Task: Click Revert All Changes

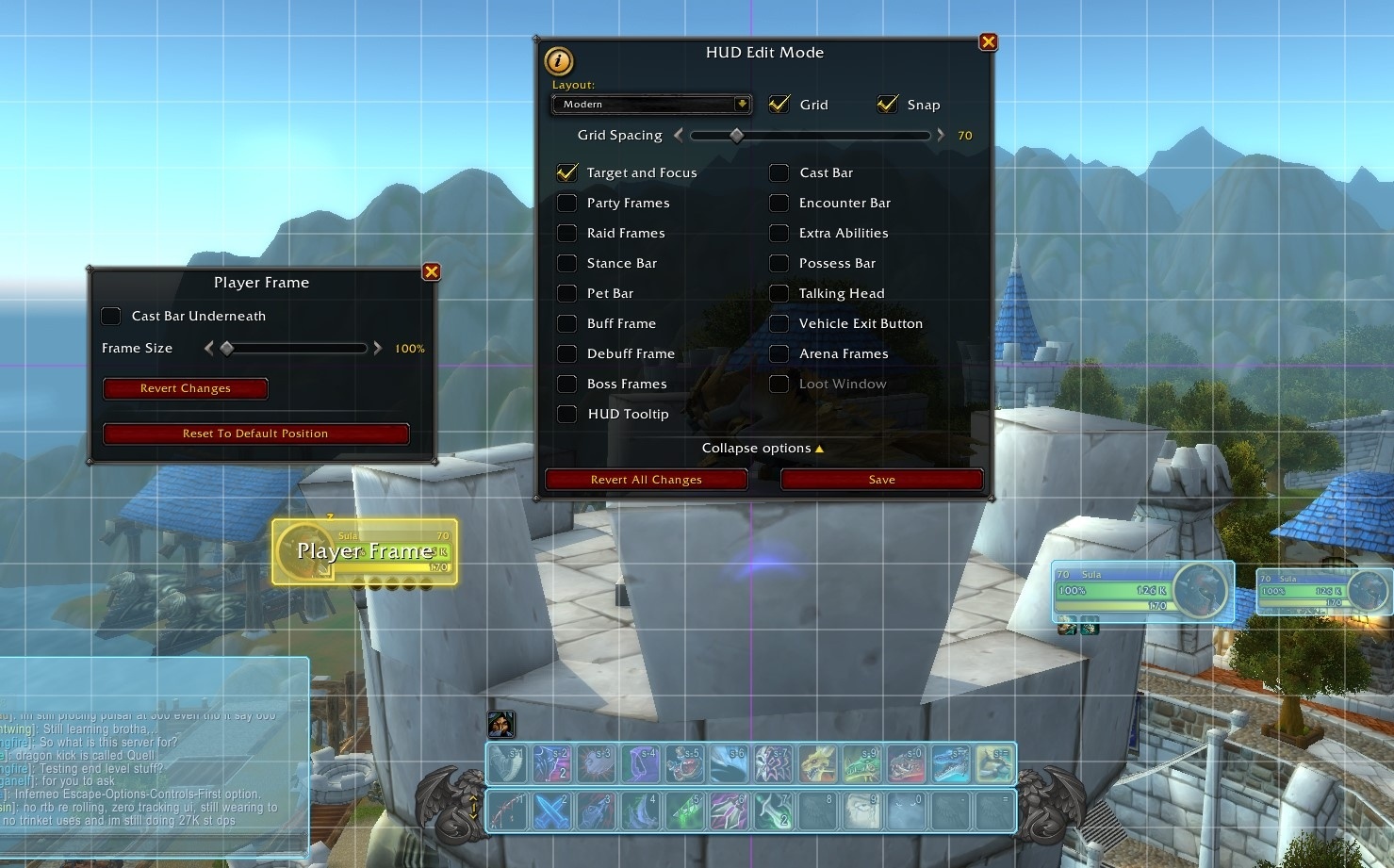Action: (x=646, y=479)
